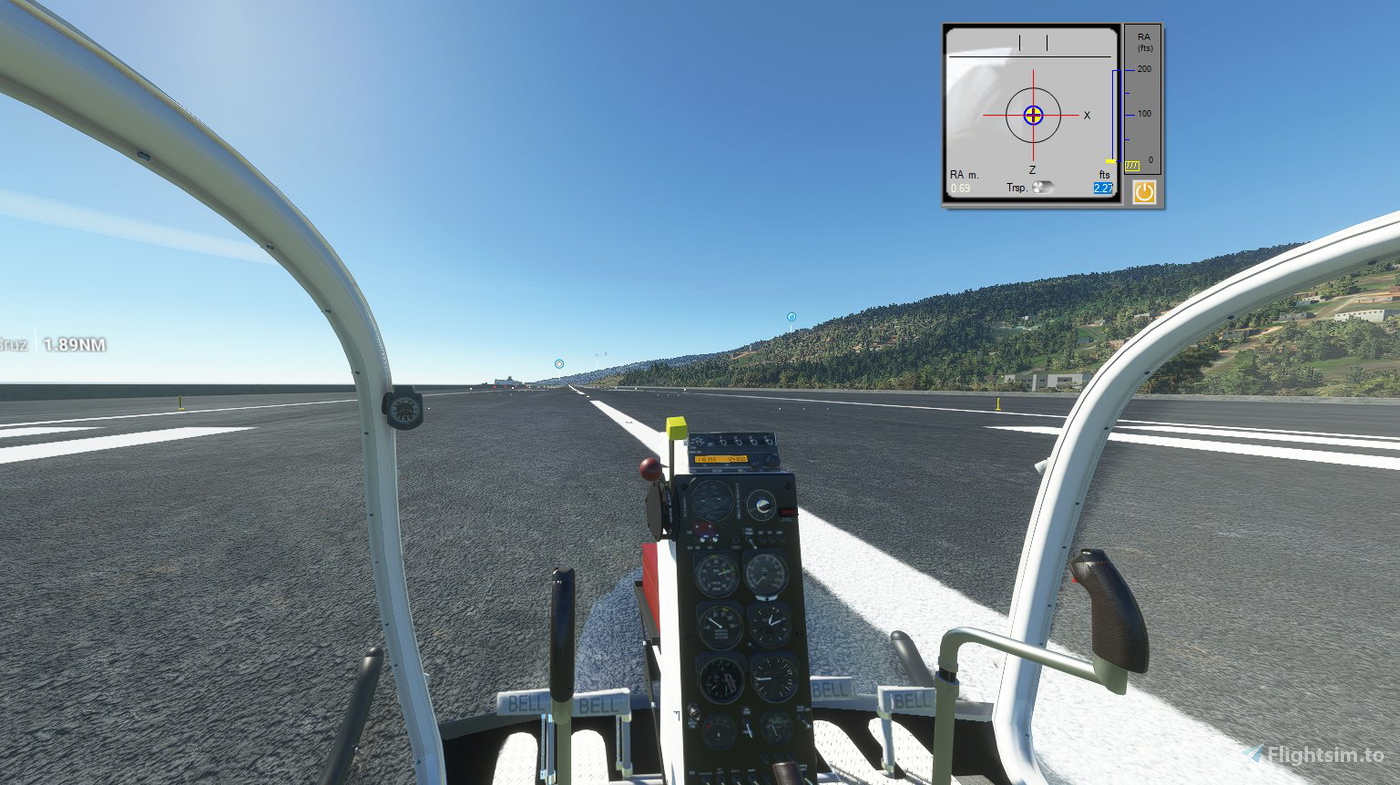The height and width of the screenshot is (785, 1400).
Task: Click the crosshair target on the hover display
Action: coord(1033,114)
